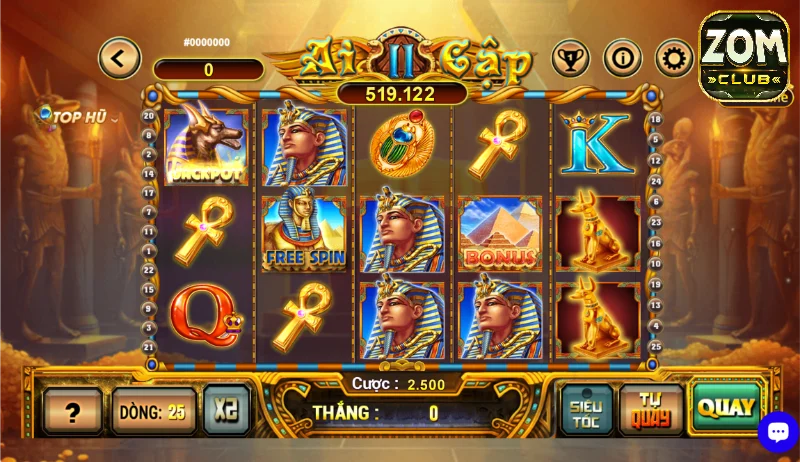Activate Siêu Tốc turbo mode
This screenshot has height=462, width=800.
tap(586, 409)
